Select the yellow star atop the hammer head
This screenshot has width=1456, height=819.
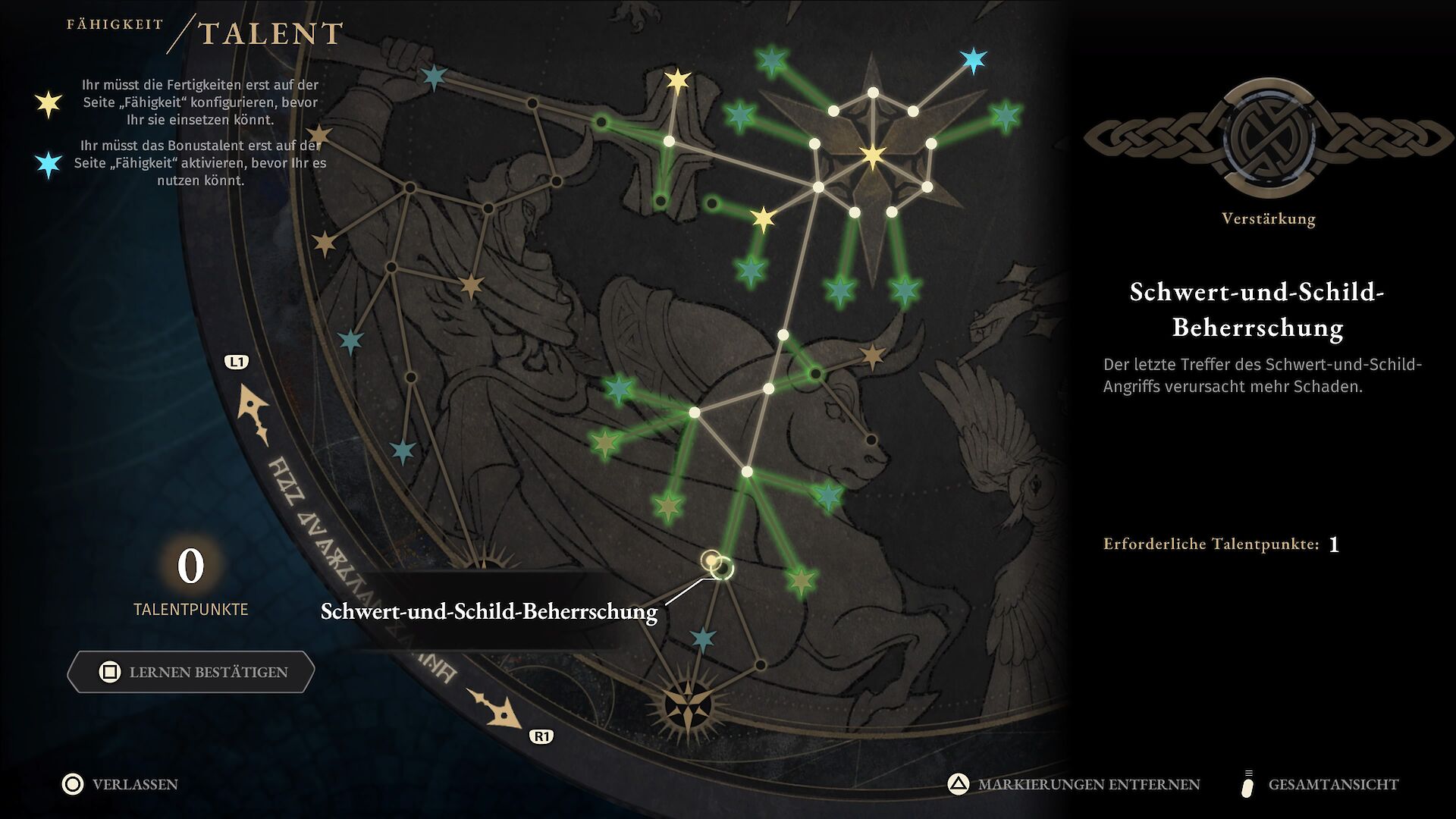click(x=677, y=80)
